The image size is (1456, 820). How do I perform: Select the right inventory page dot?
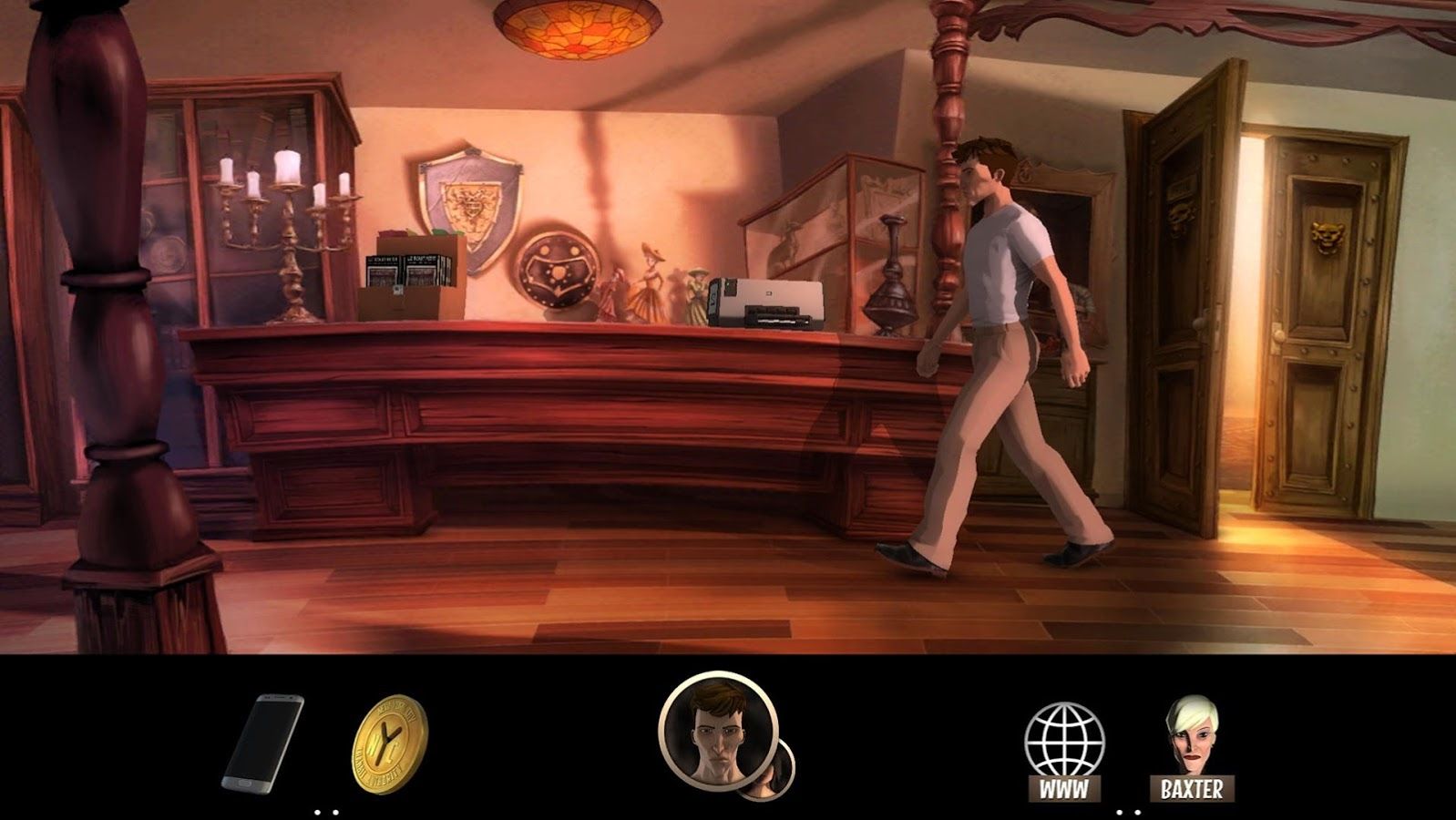335,813
